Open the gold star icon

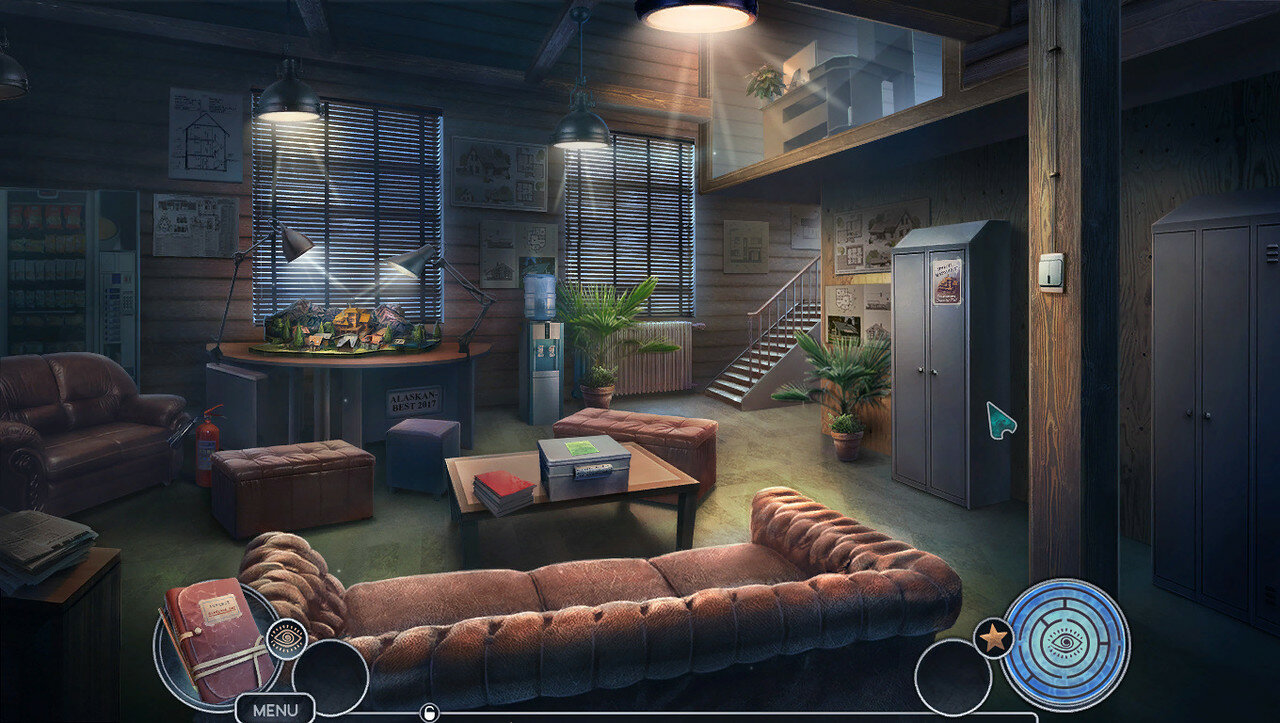(x=993, y=638)
